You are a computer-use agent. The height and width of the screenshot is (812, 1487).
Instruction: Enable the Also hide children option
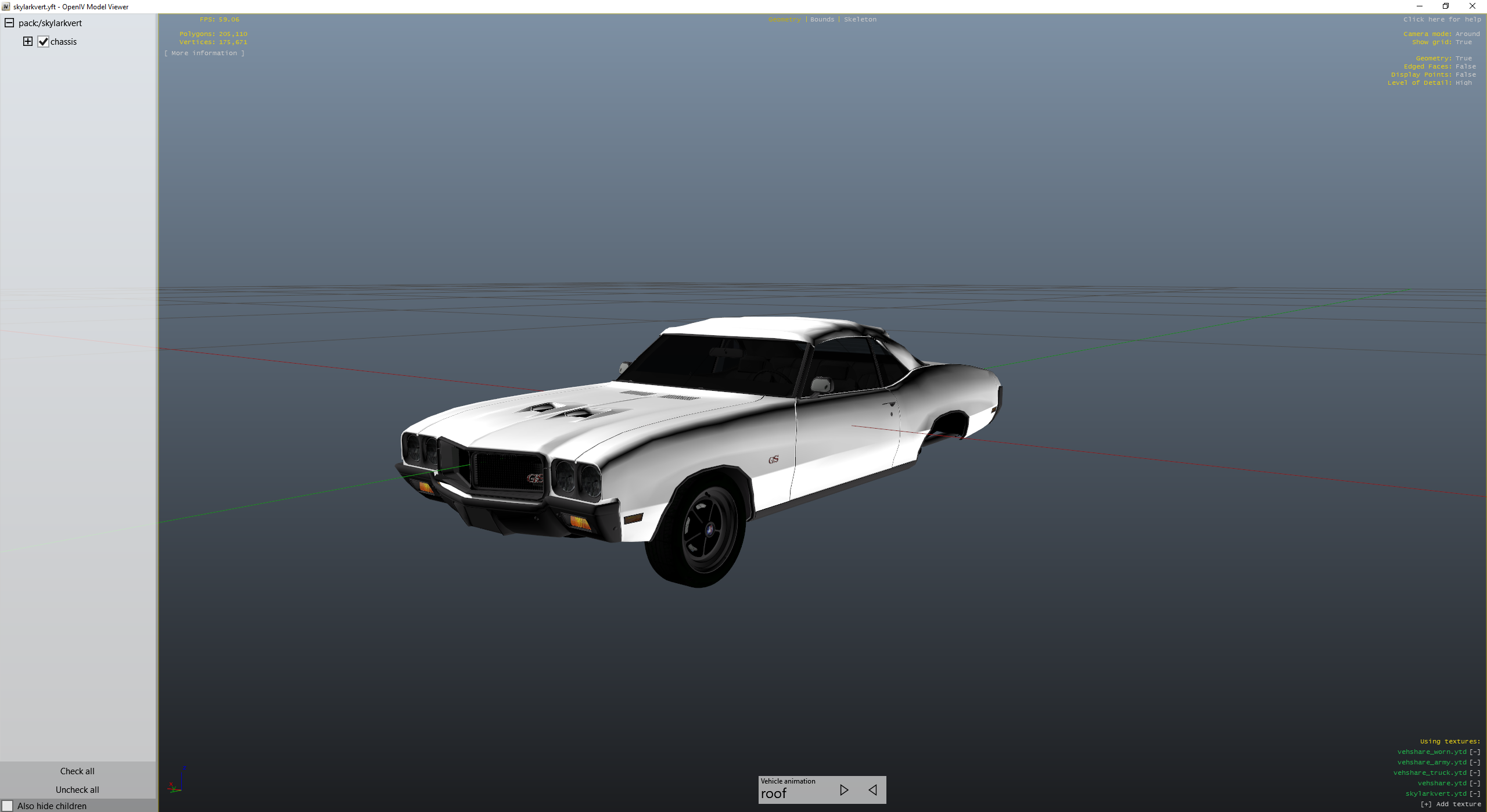coord(9,806)
